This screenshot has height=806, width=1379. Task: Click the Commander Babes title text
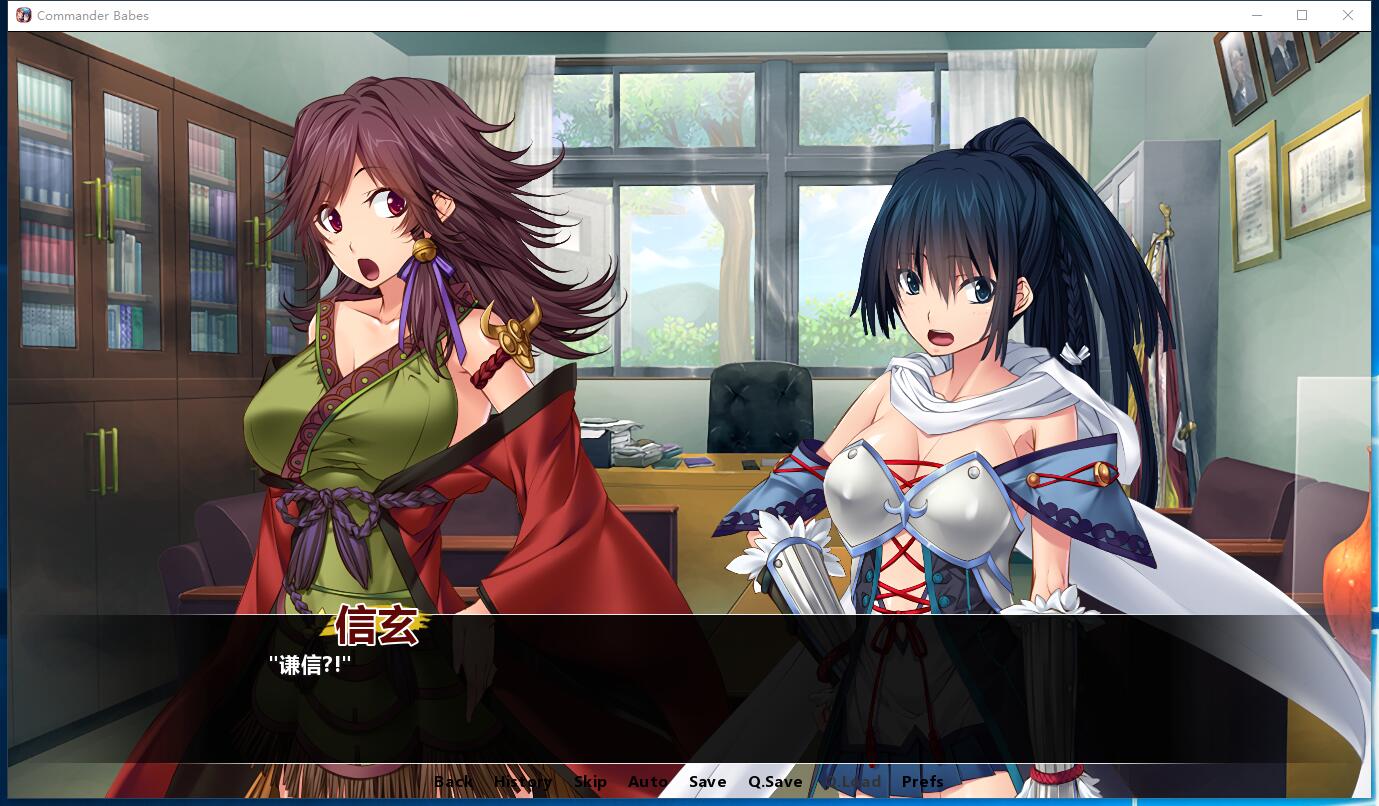(x=95, y=15)
